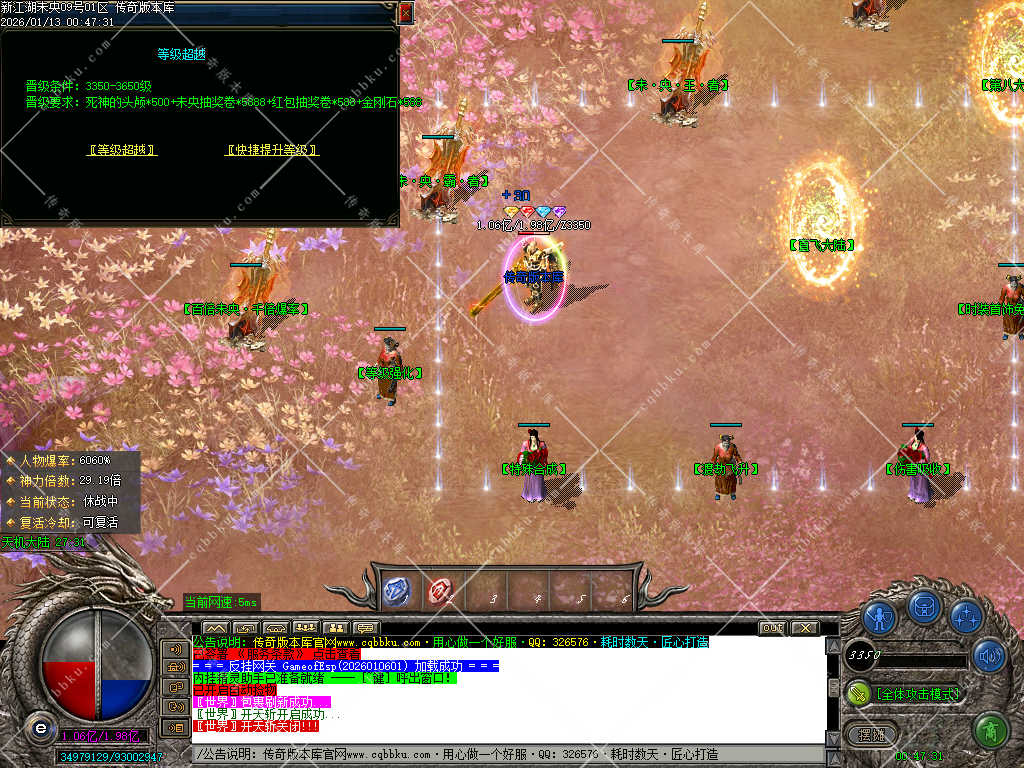This screenshot has height=768, width=1024.
Task: Open the skills sparkle icon
Action: tap(966, 617)
